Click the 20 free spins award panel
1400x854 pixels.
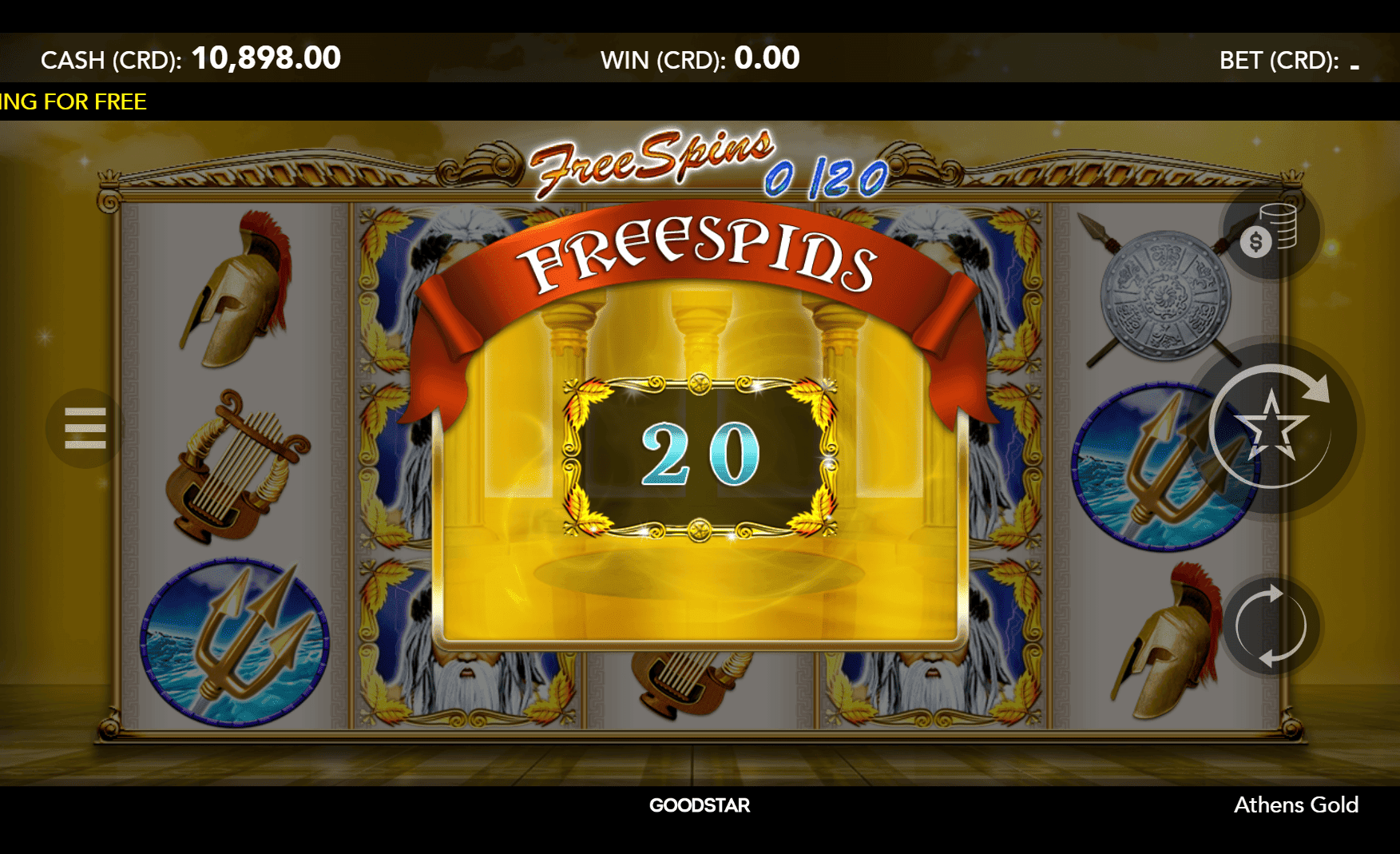[x=700, y=455]
